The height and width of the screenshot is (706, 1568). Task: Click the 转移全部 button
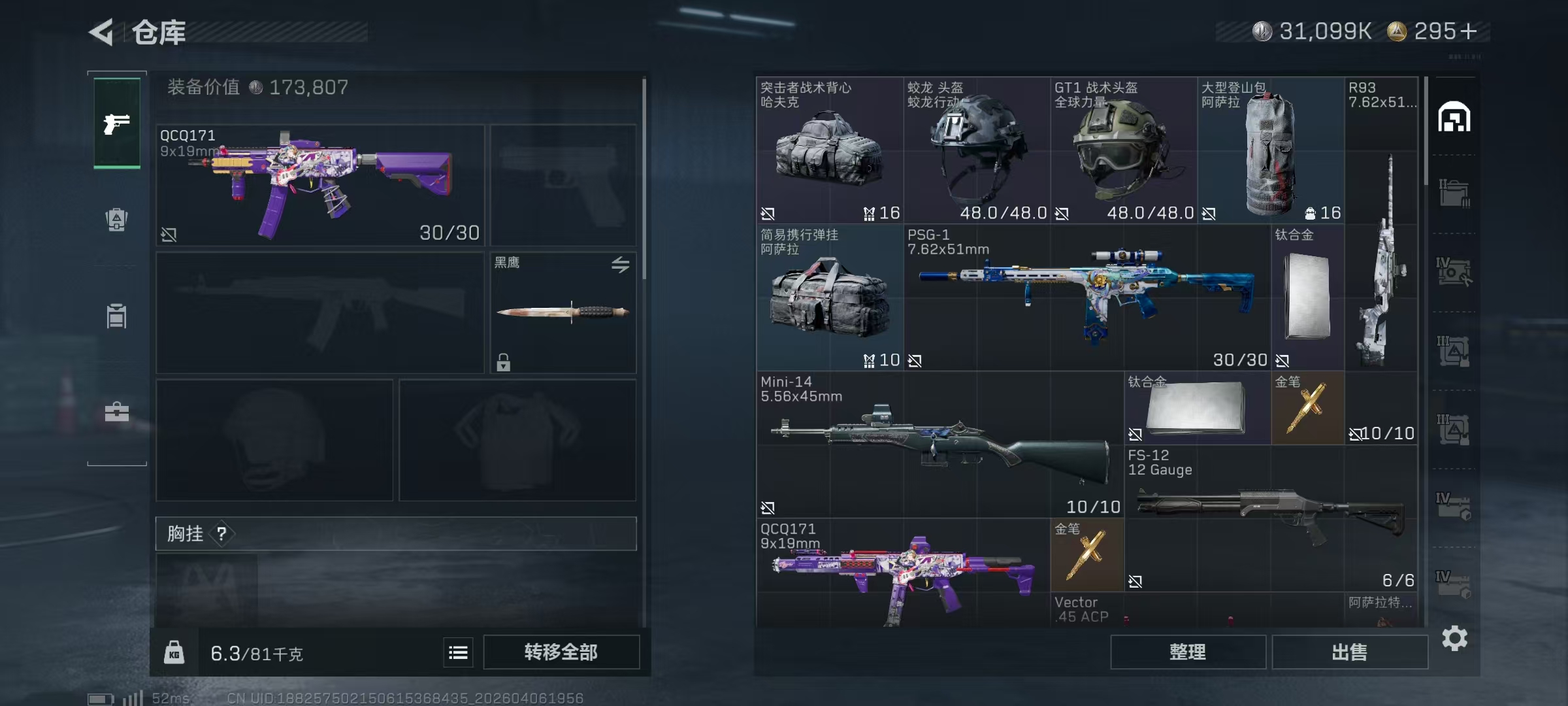pyautogui.click(x=561, y=652)
